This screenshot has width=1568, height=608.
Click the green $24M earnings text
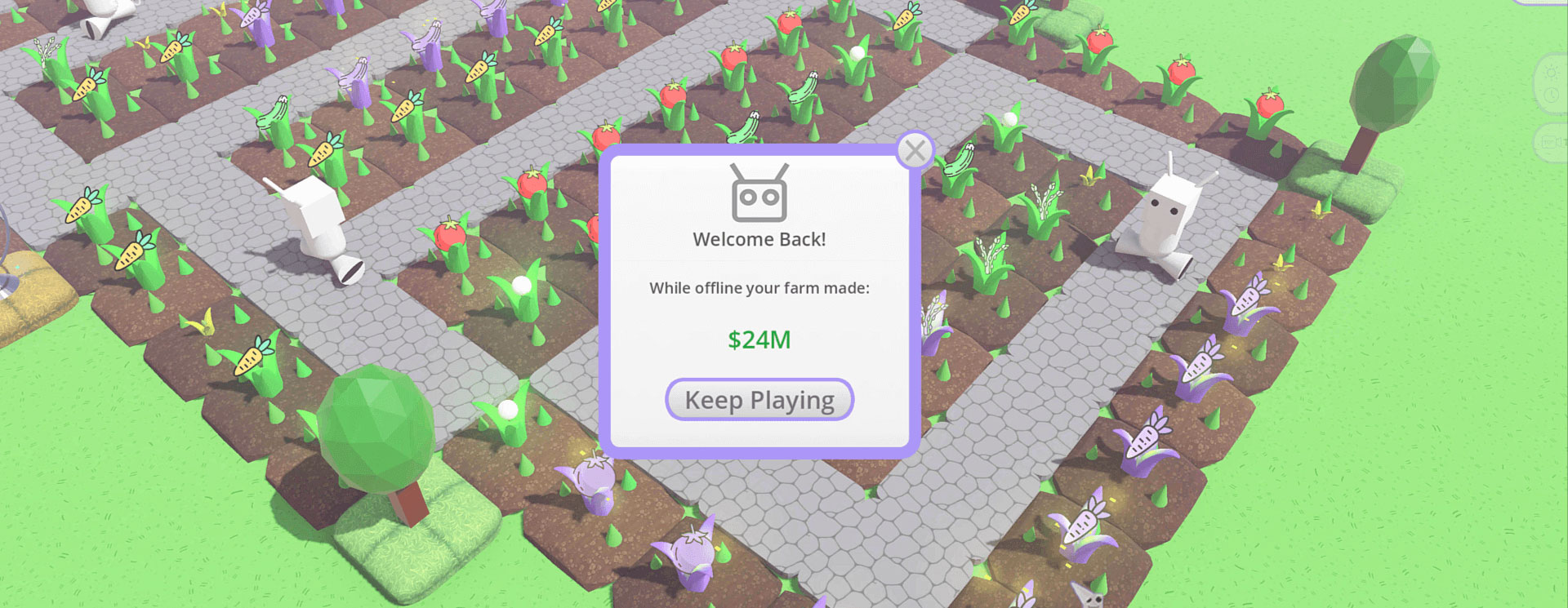point(759,340)
